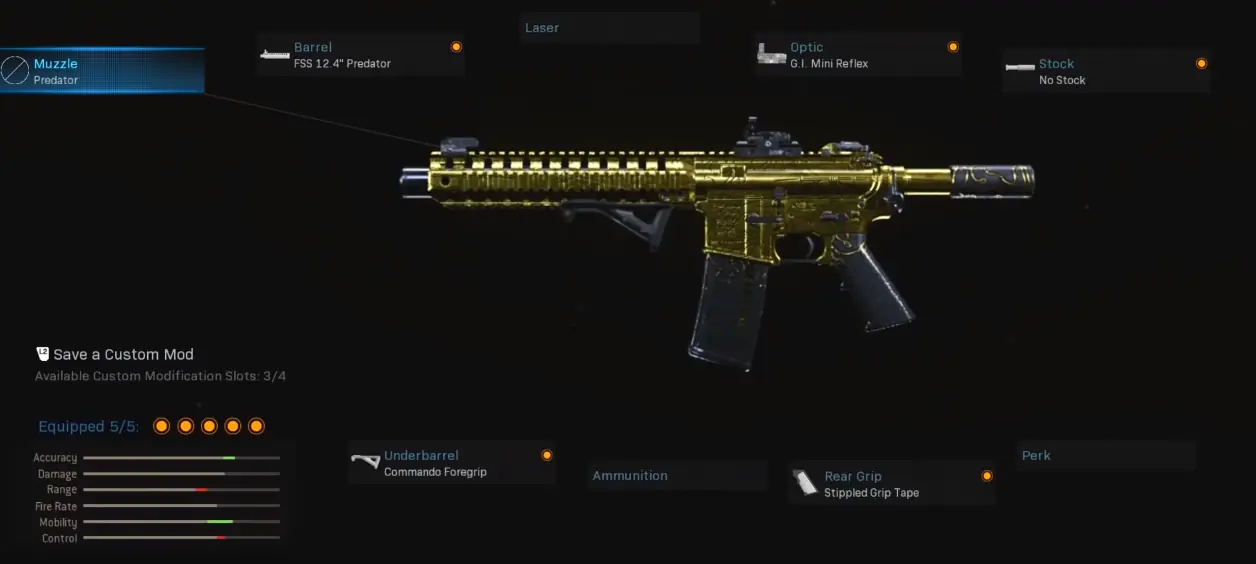Open the Rear Grip Stippled Grip Tape slot
Viewport: 1256px width, 564px height.
[x=891, y=484]
